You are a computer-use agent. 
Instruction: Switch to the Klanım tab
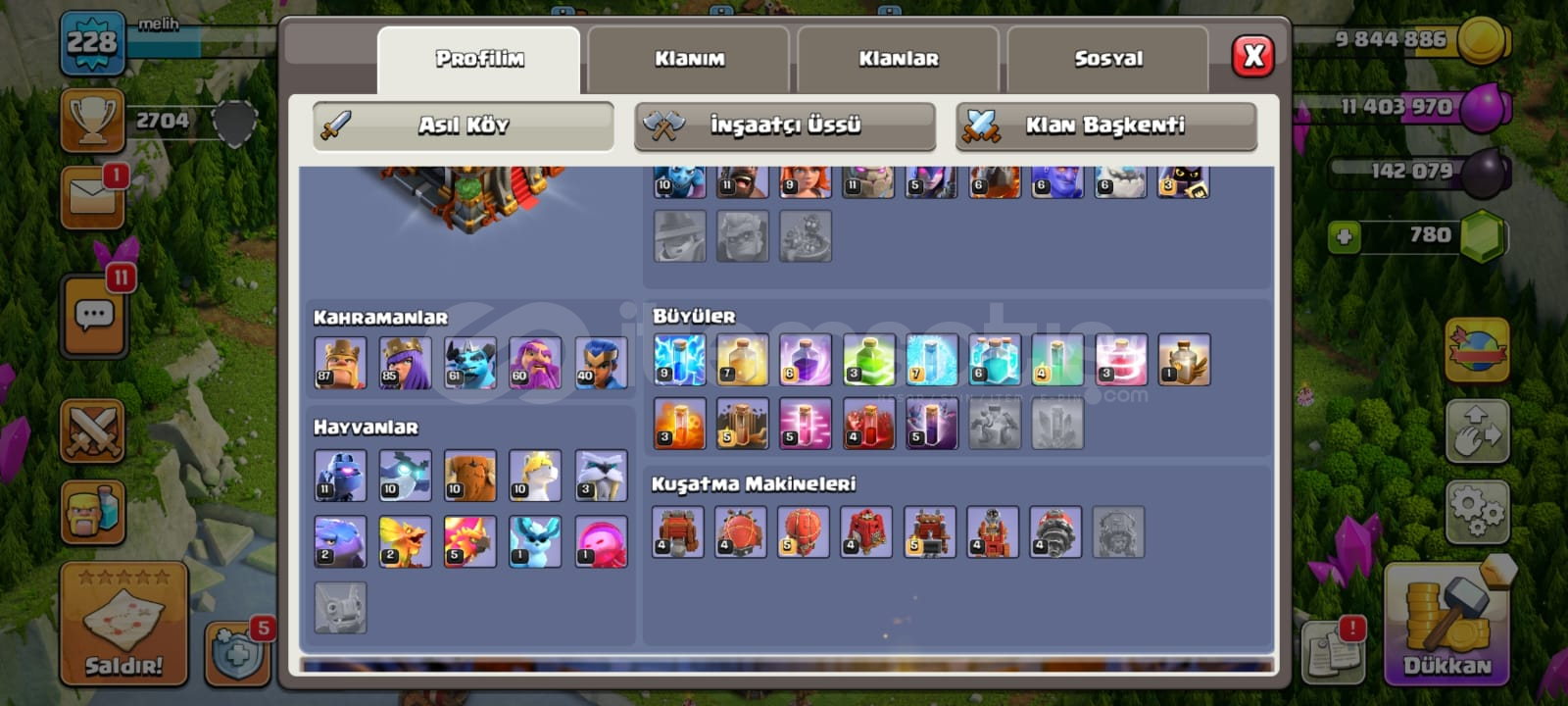692,59
